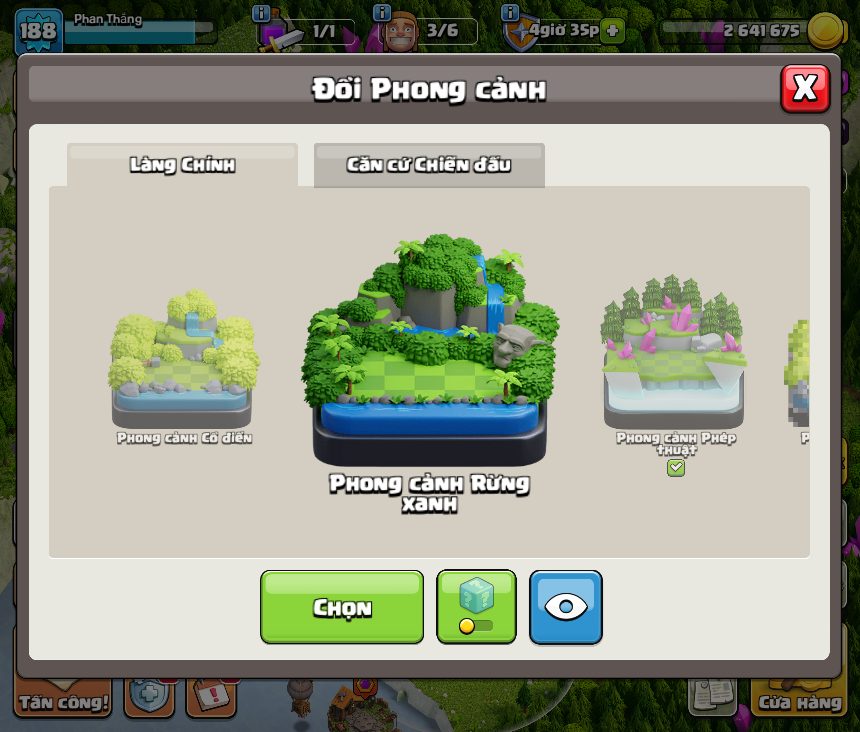
Task: Switch to the Căn cứ Chiến đấu tab
Action: [x=429, y=165]
